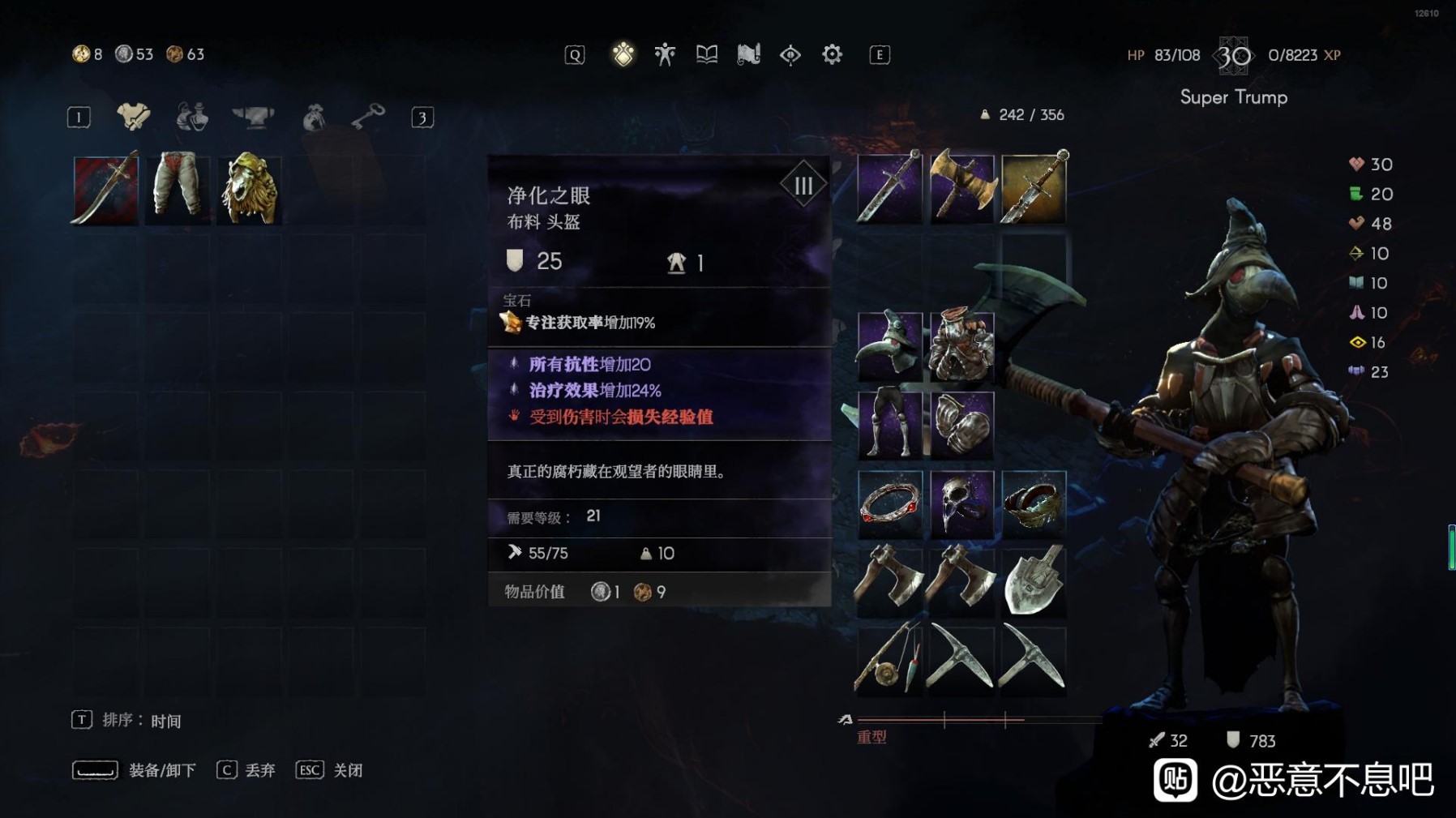Open the map scroll icon
Viewport: 1456px width, 818px height.
point(747,54)
